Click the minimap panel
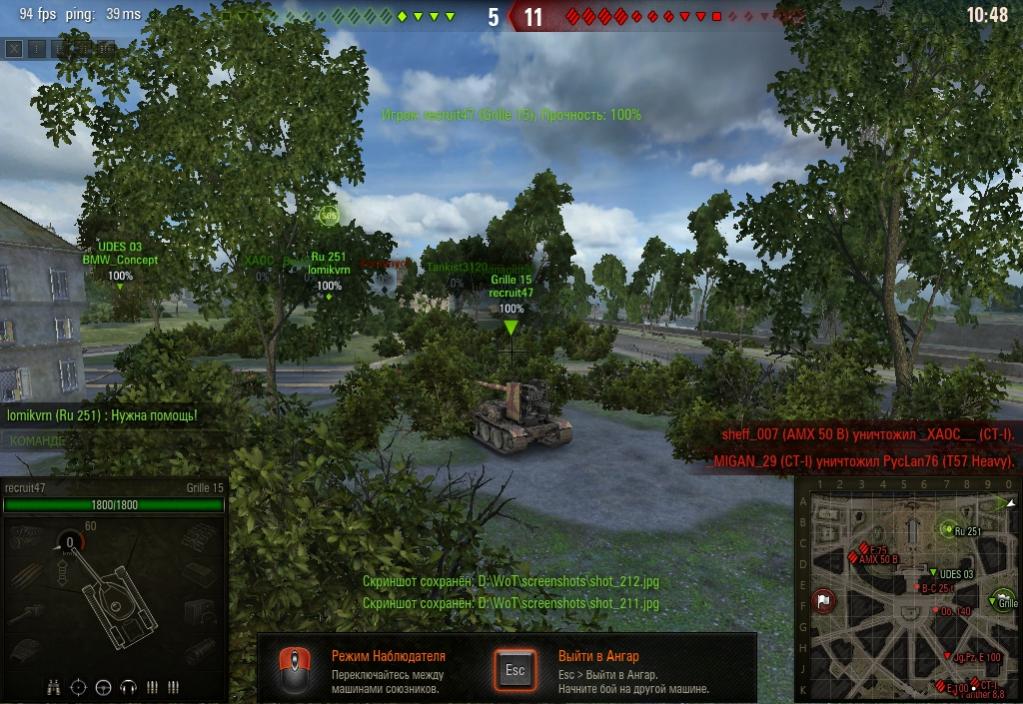Viewport: 1023px width, 704px height. tap(907, 589)
